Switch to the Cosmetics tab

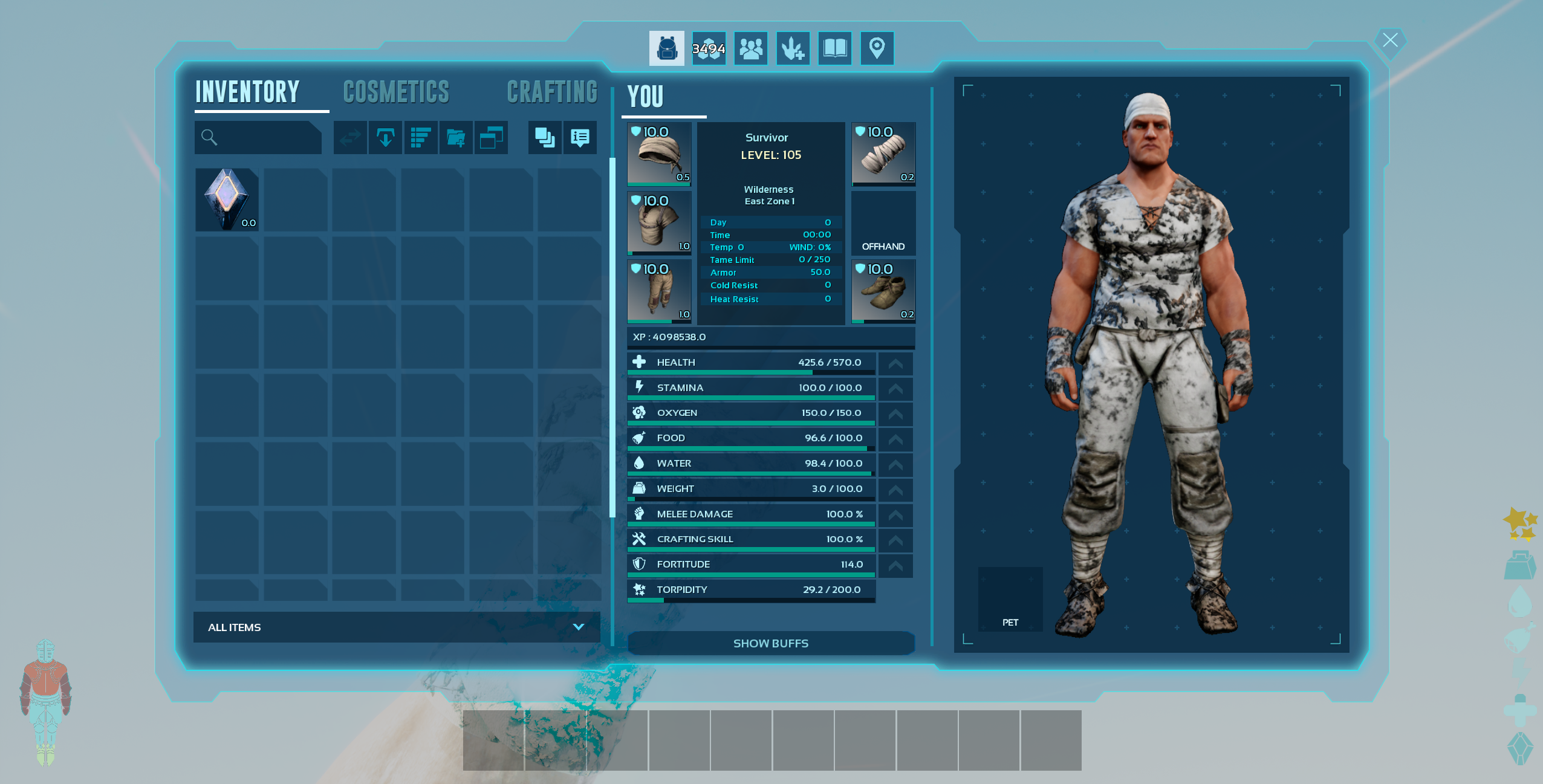point(396,92)
